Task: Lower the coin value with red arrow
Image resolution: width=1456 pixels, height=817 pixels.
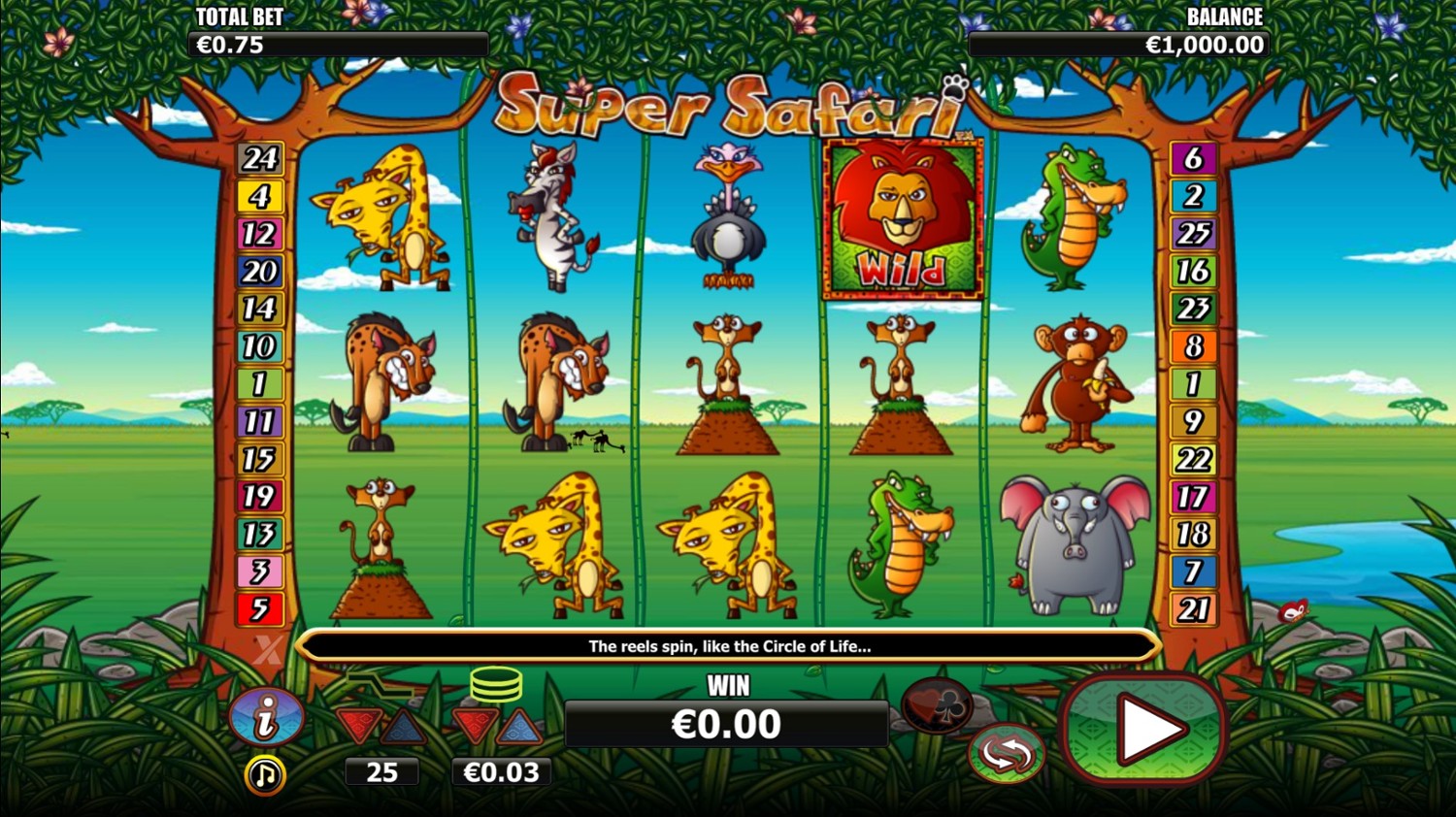Action: 476,726
